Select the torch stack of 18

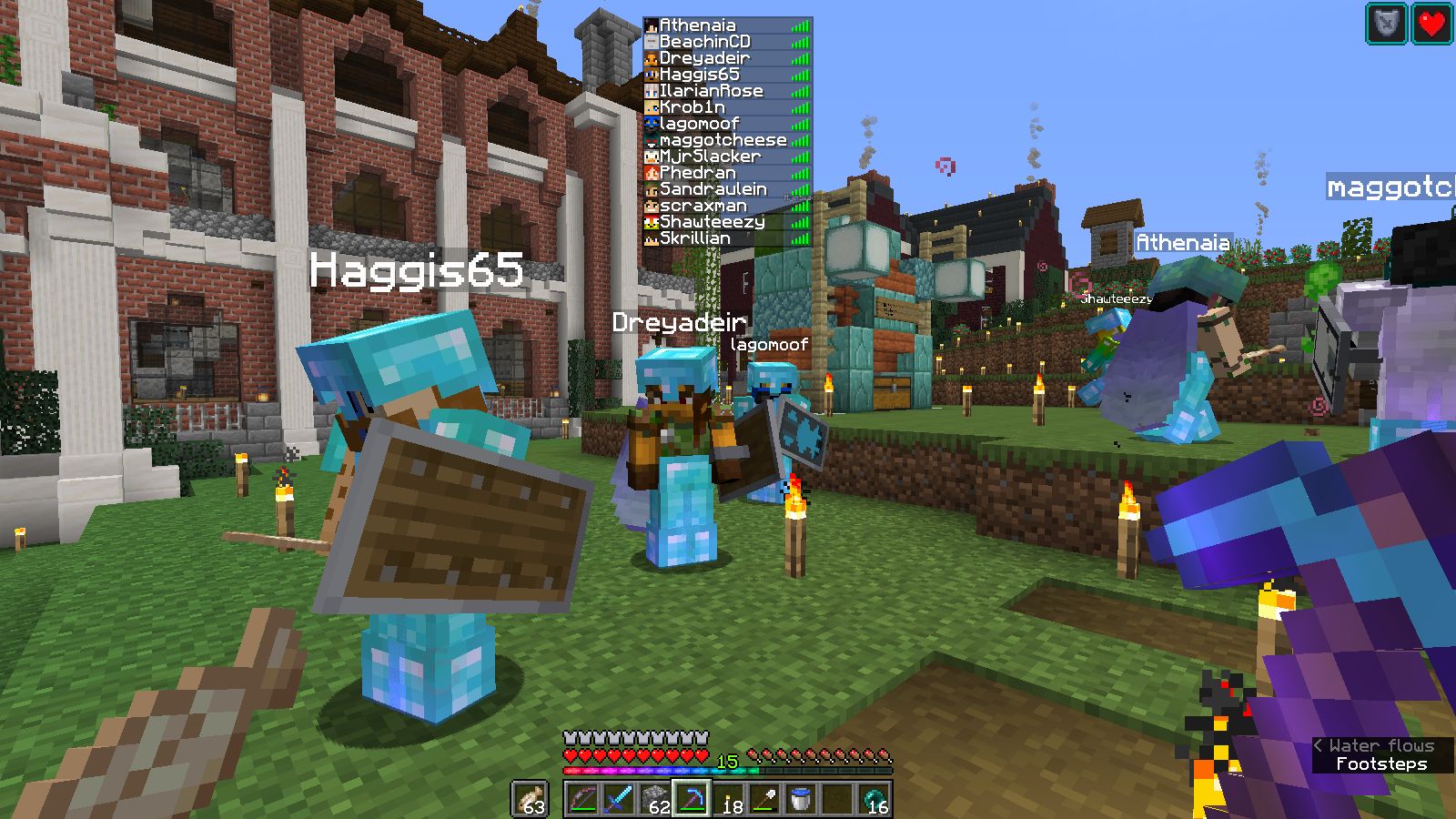coord(728,799)
